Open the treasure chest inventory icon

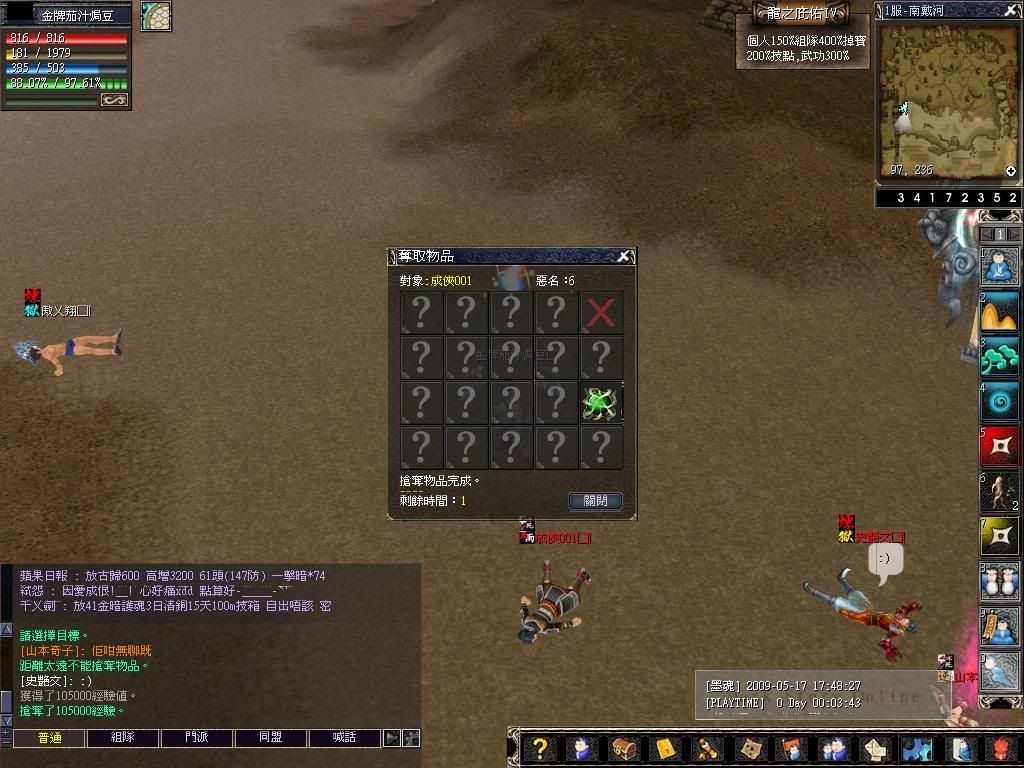pos(623,749)
